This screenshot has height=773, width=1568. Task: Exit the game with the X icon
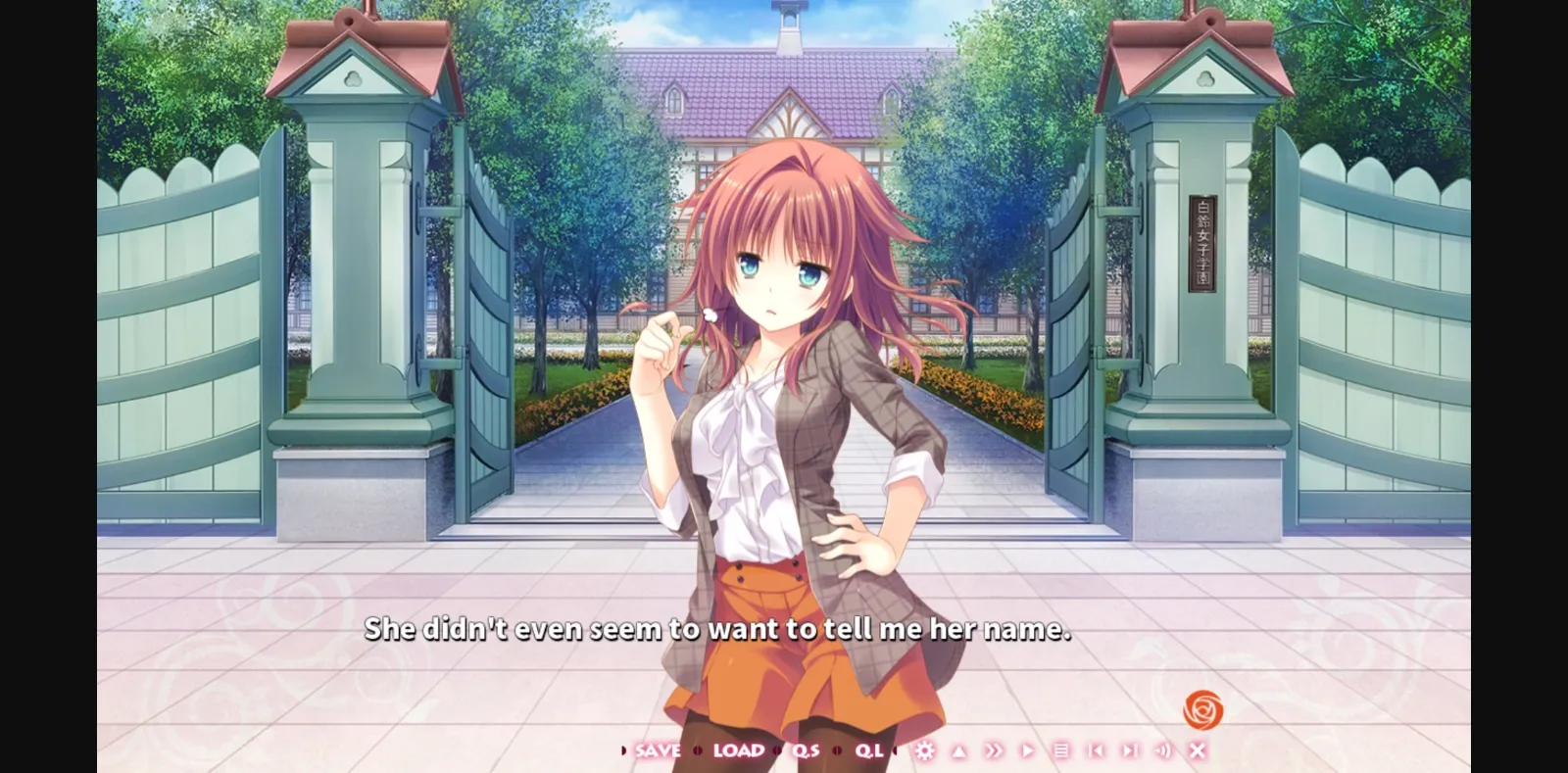pos(1198,750)
